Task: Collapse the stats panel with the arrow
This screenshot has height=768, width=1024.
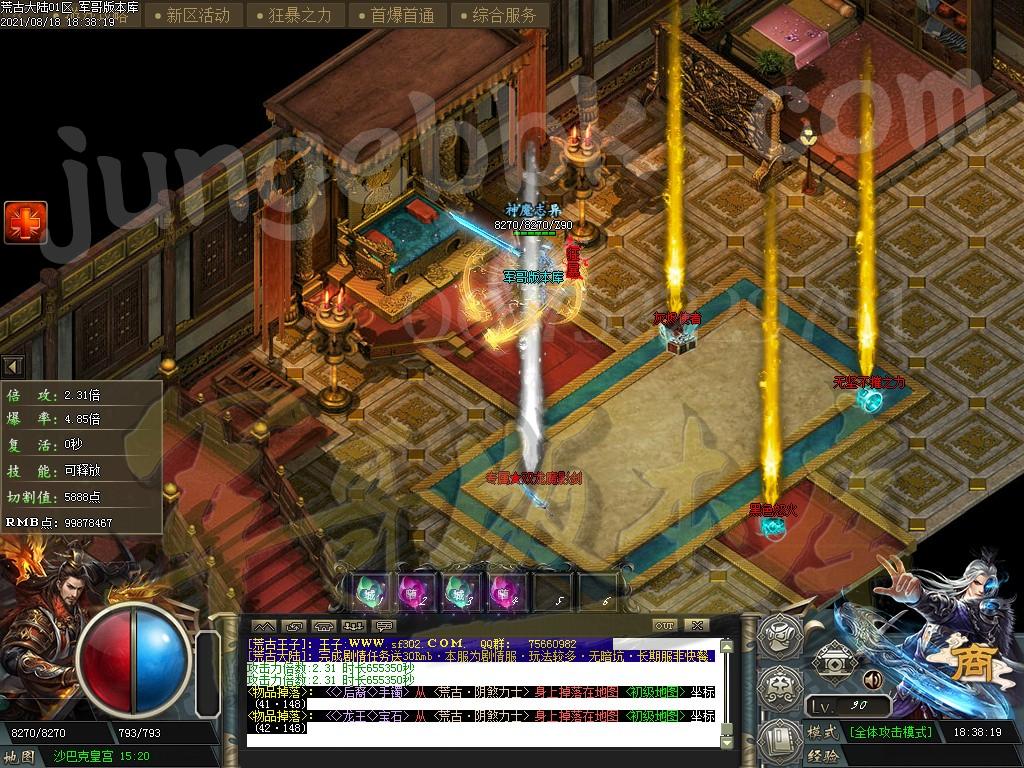Action: coord(13,366)
